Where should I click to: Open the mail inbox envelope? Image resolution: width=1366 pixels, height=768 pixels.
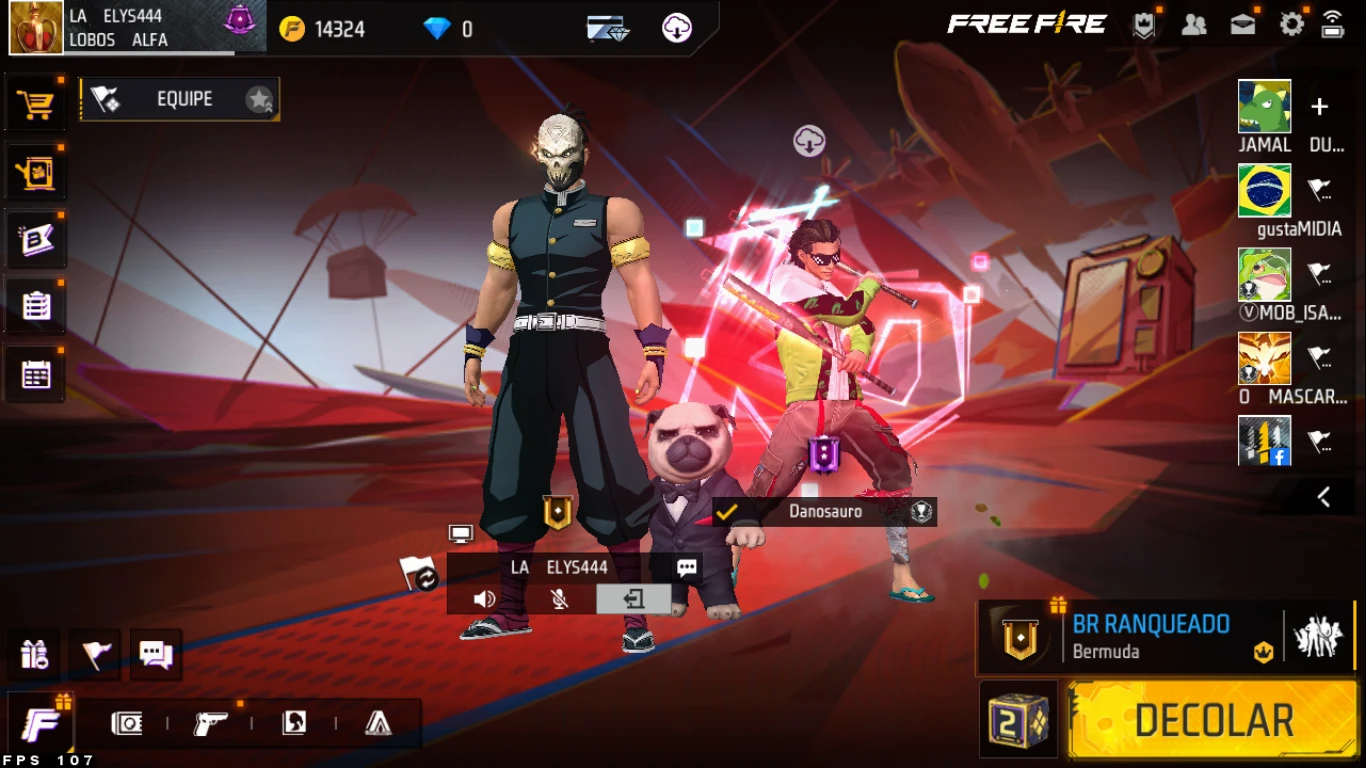click(x=1243, y=25)
